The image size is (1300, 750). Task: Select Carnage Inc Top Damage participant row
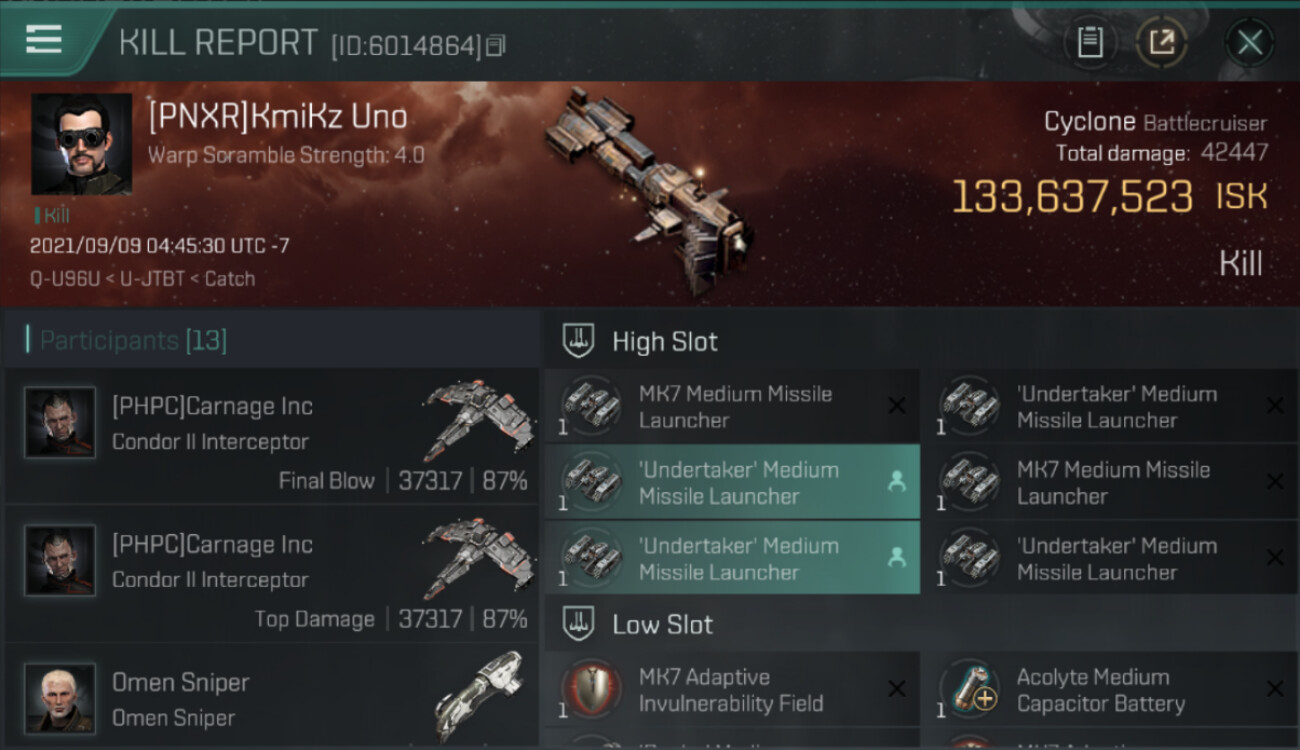point(270,574)
